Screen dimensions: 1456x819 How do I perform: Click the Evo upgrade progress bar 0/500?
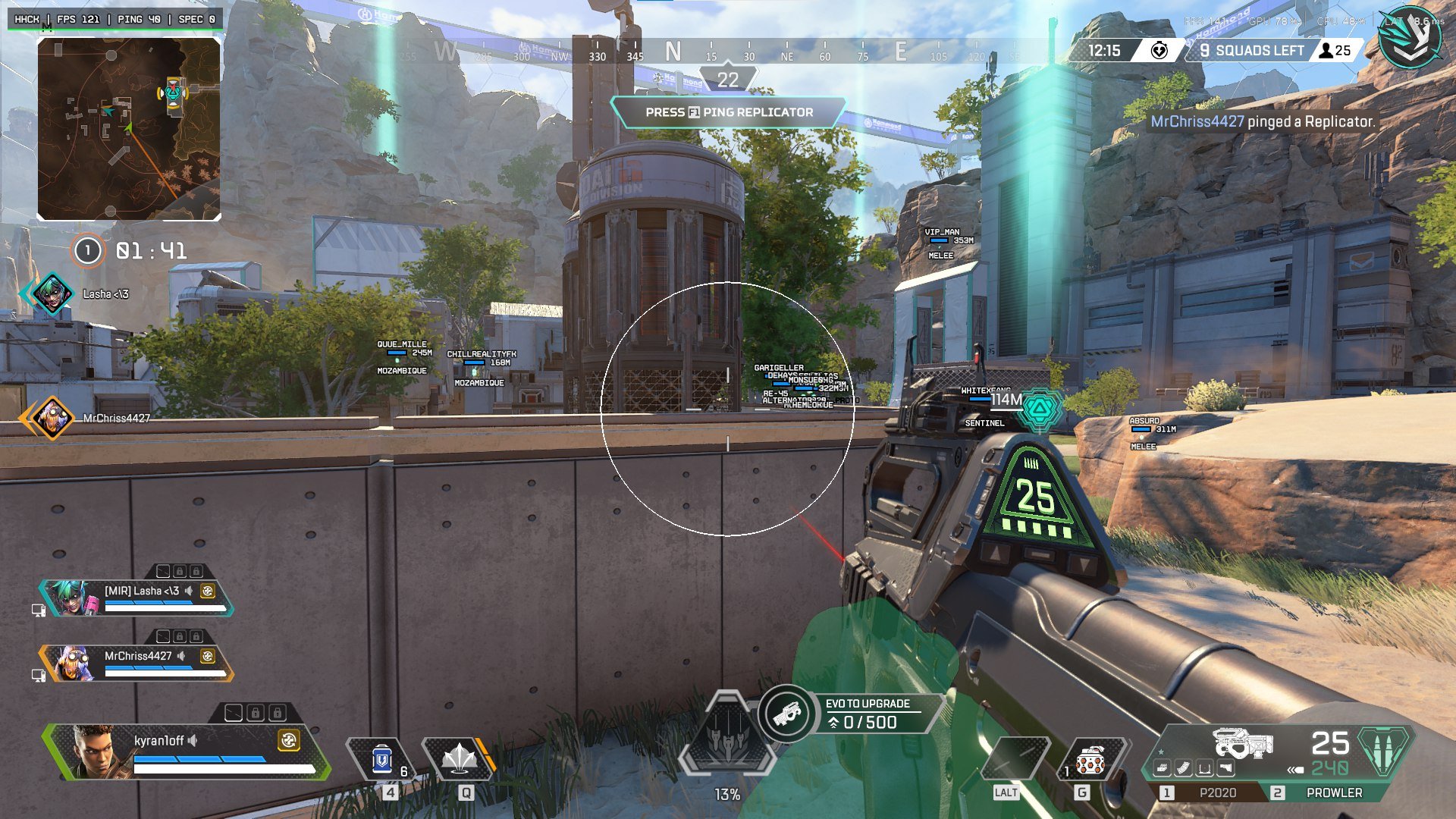(x=864, y=722)
